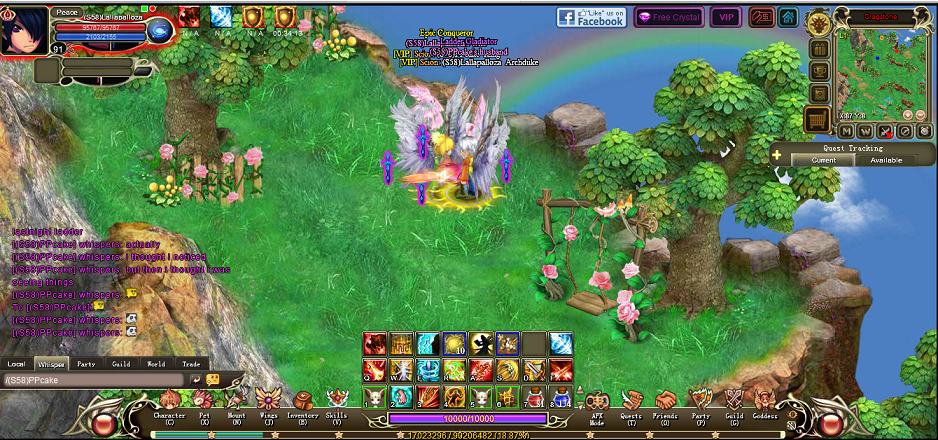The height and width of the screenshot is (440, 938).
Task: Open the Guild menu
Action: coord(734,403)
